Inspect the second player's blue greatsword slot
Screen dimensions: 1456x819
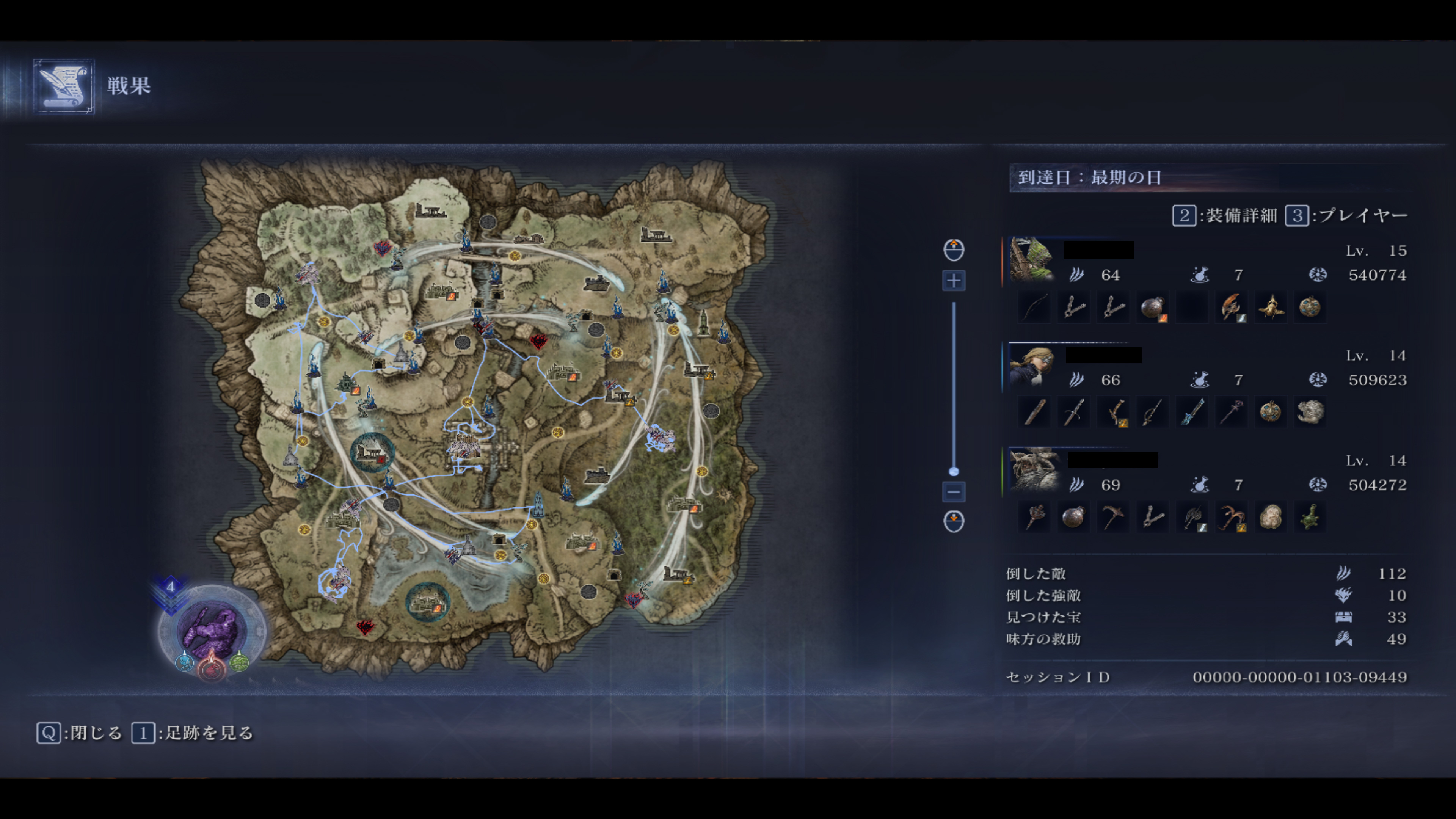click(x=1191, y=412)
